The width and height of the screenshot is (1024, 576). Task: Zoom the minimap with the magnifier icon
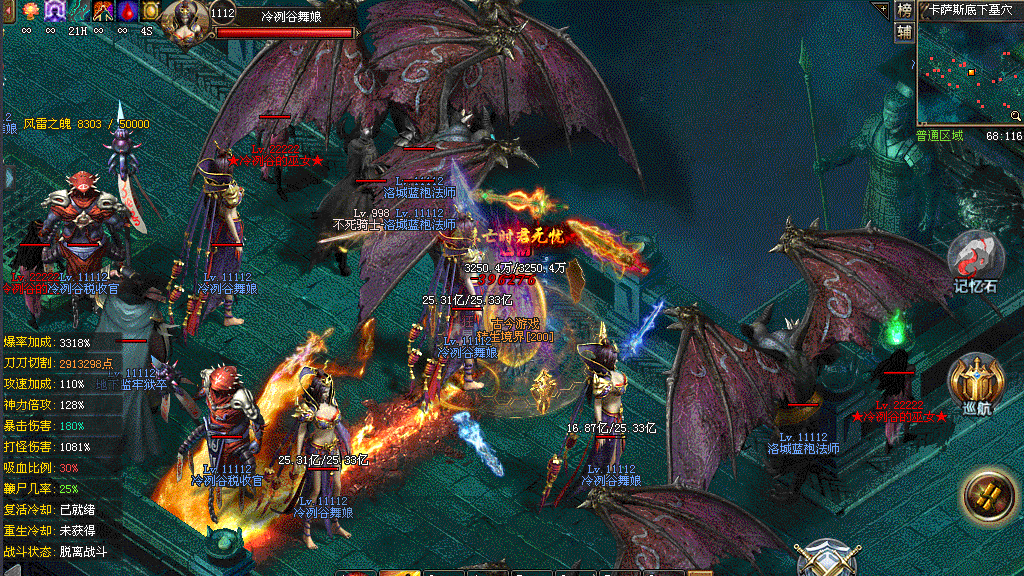pyautogui.click(x=1015, y=115)
